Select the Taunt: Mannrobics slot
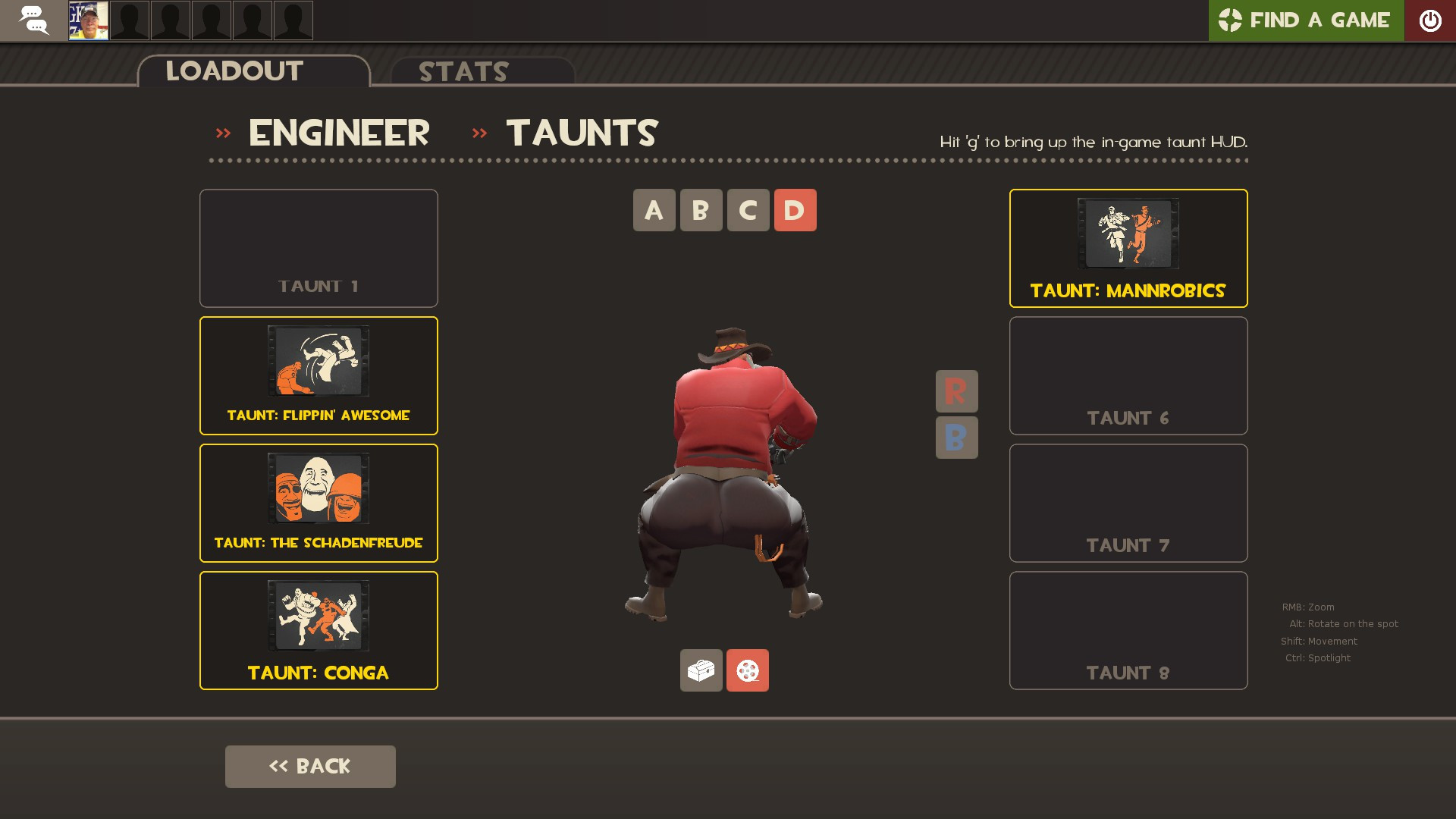This screenshot has width=1456, height=819. (x=1128, y=247)
